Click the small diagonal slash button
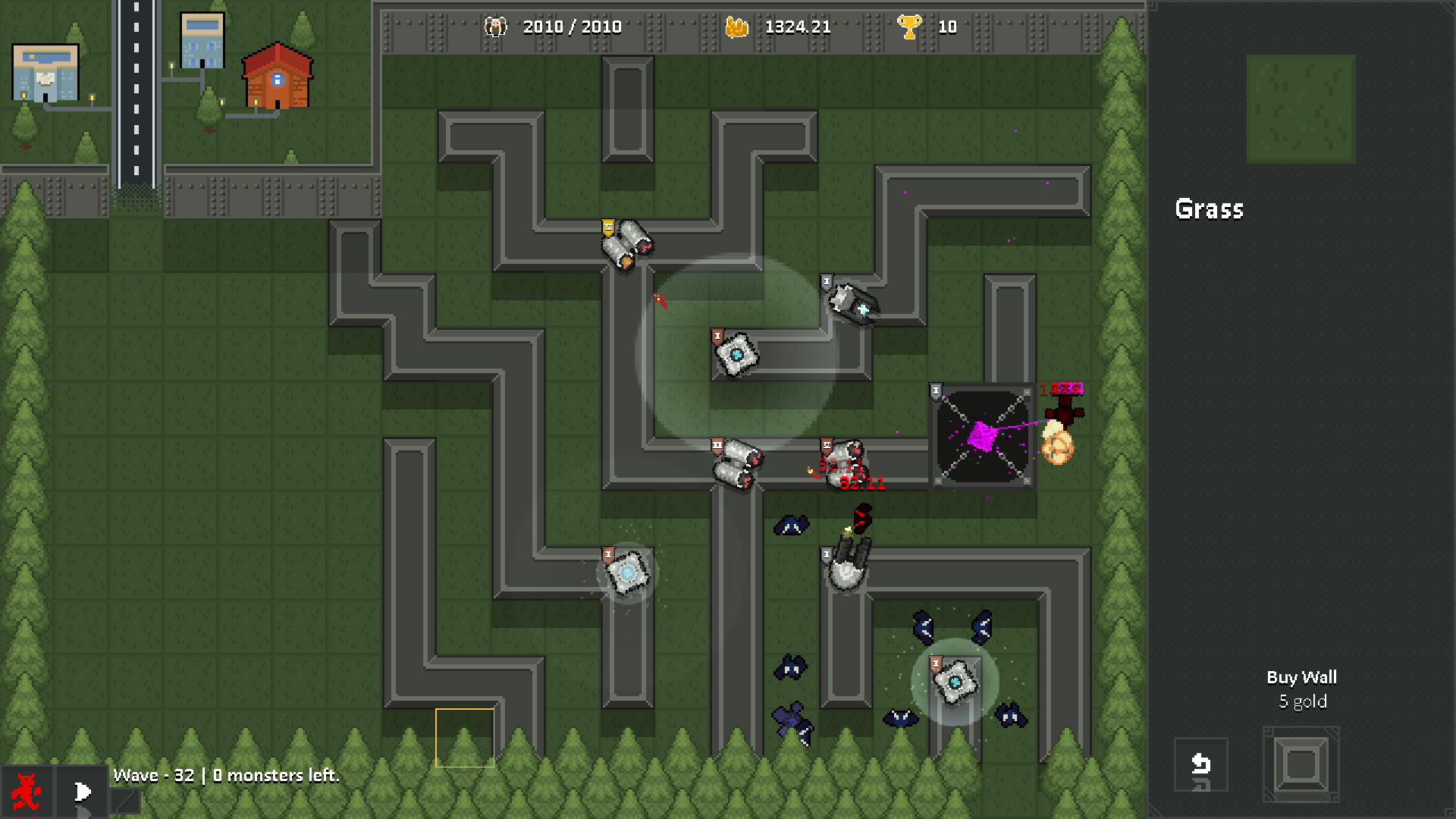 click(125, 801)
